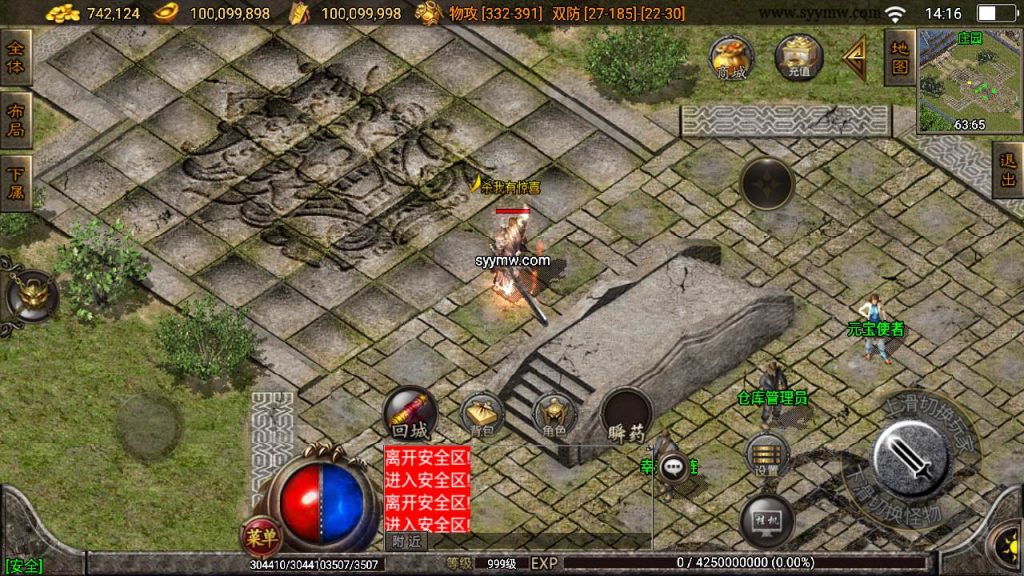Image resolution: width=1024 pixels, height=576 pixels.
Task: Switch to the 附近 nearby chat tab
Action: coord(406,541)
